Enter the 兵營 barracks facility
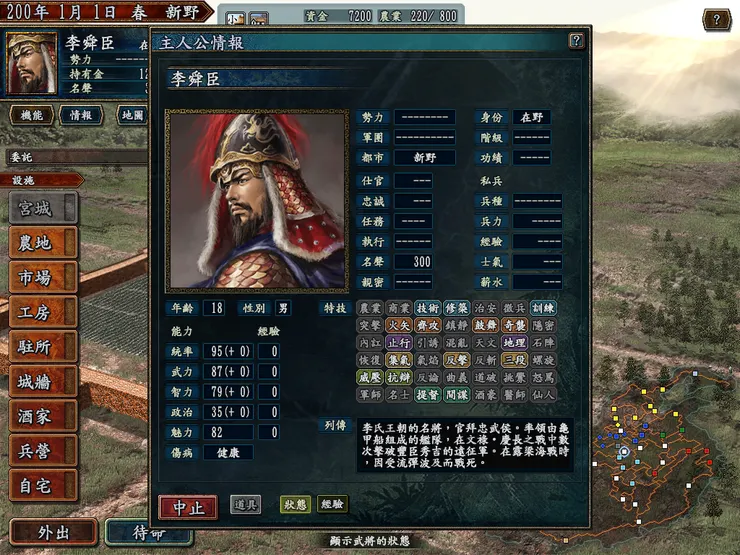This screenshot has width=740, height=555. click(x=42, y=451)
